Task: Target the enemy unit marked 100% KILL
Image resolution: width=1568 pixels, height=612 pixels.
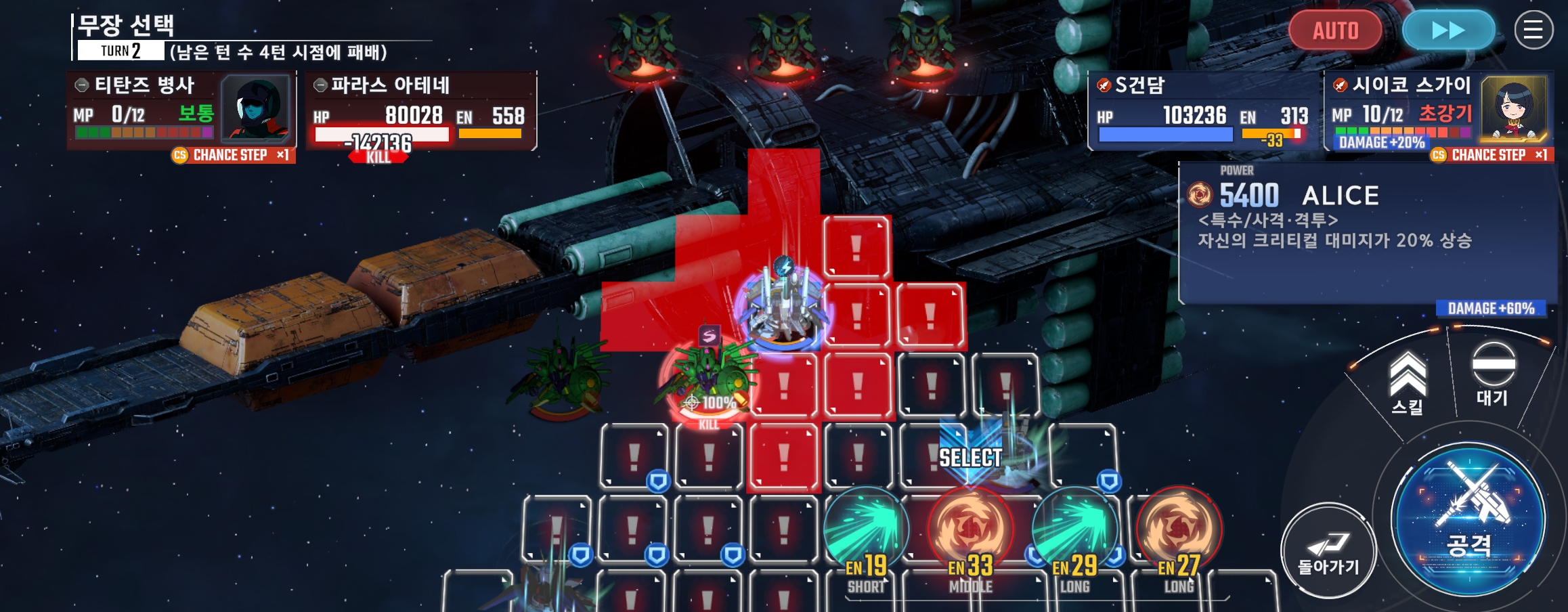Action: [707, 379]
